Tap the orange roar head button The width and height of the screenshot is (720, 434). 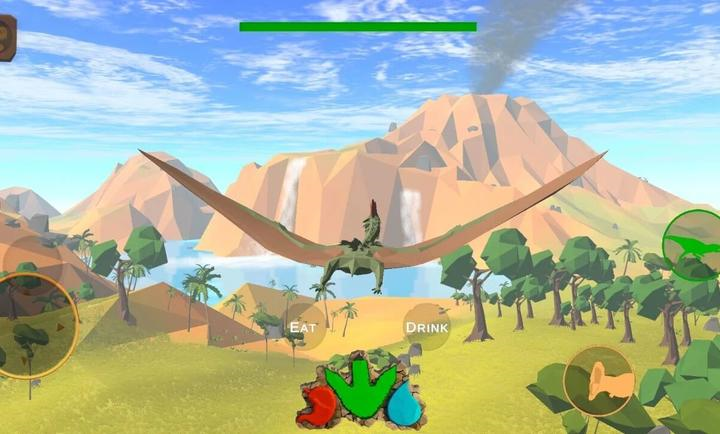598,381
